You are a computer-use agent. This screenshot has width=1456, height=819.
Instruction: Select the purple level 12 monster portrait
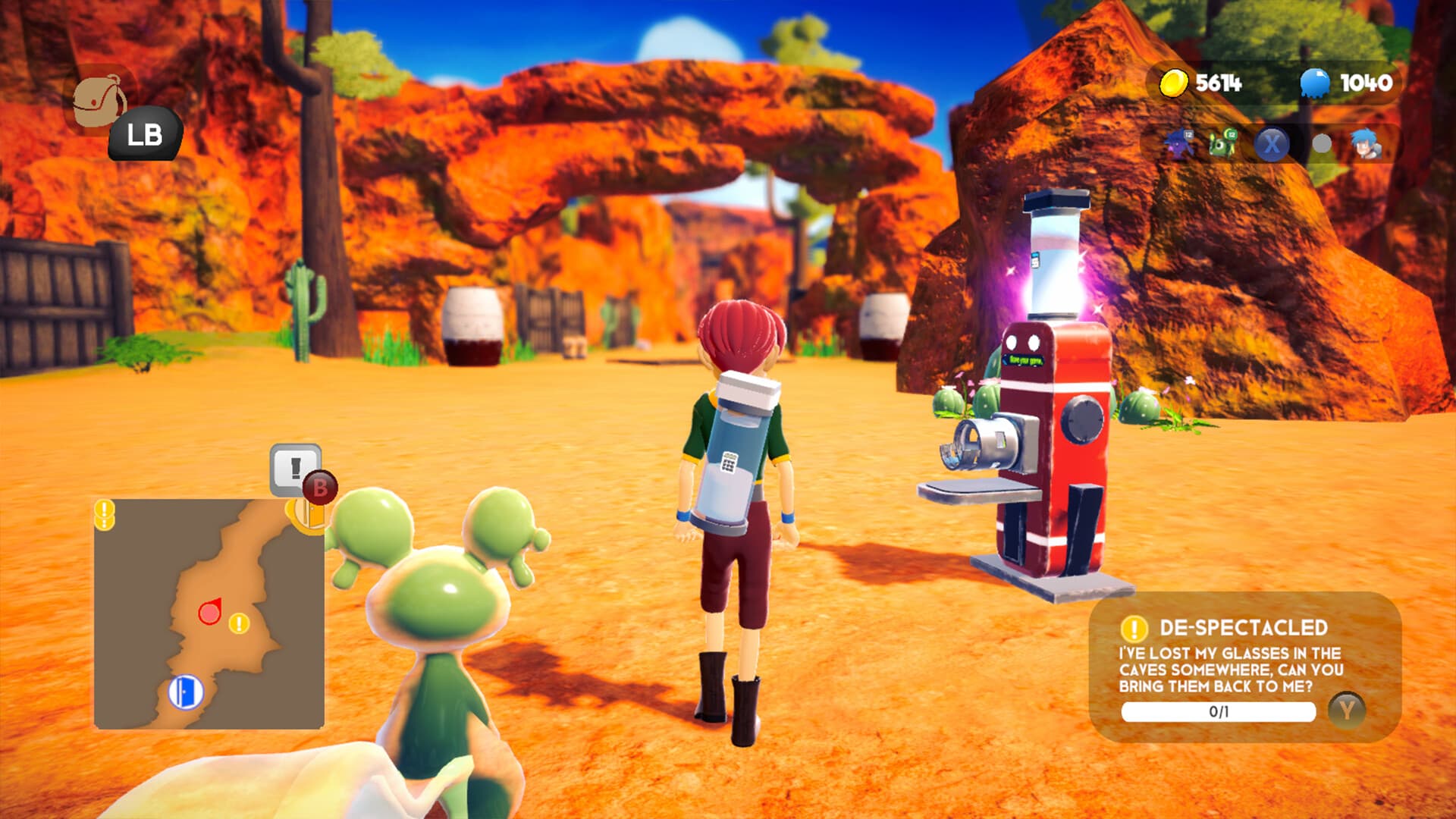pyautogui.click(x=1180, y=144)
